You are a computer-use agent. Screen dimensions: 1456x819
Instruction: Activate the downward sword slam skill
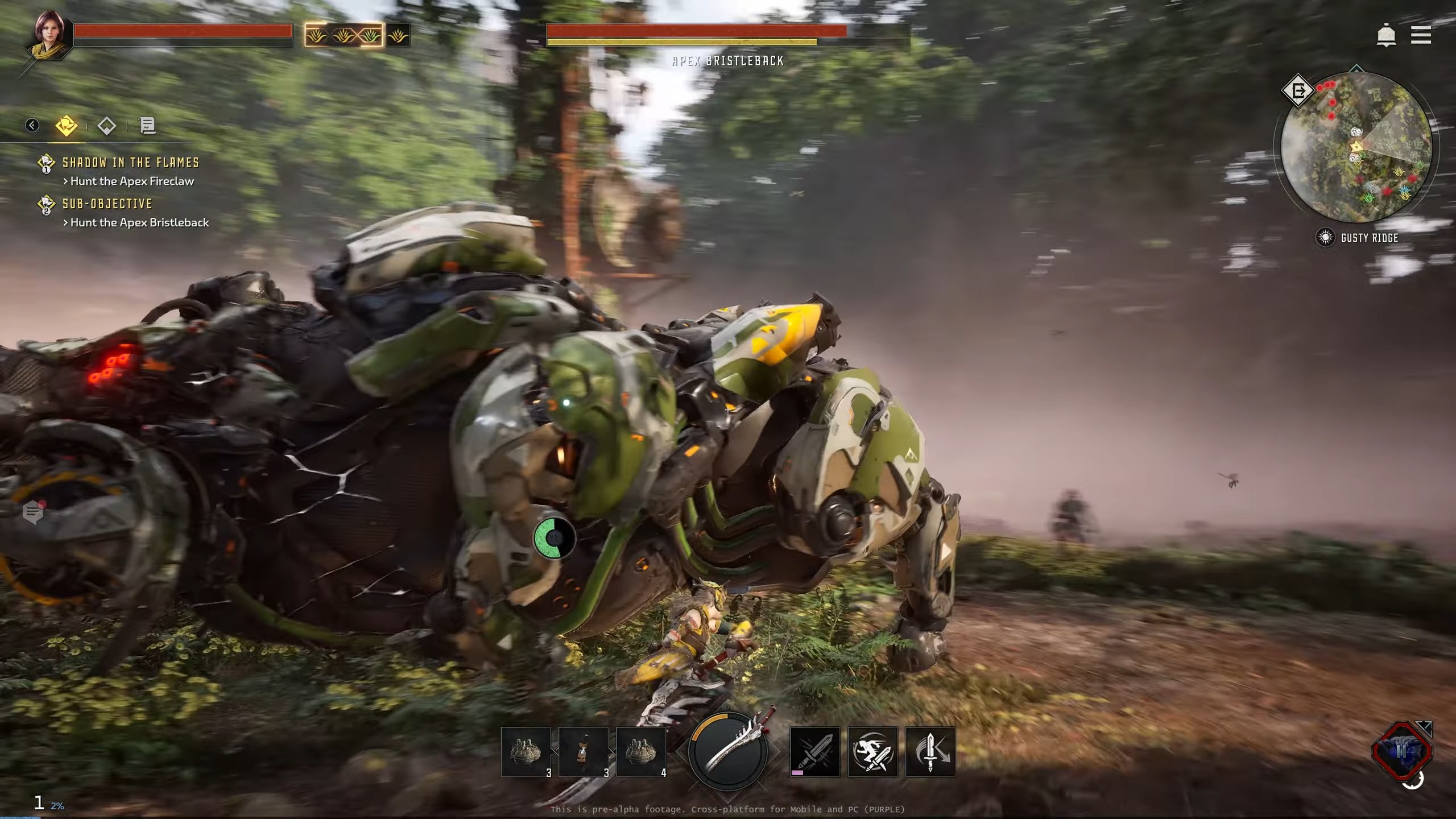point(930,751)
